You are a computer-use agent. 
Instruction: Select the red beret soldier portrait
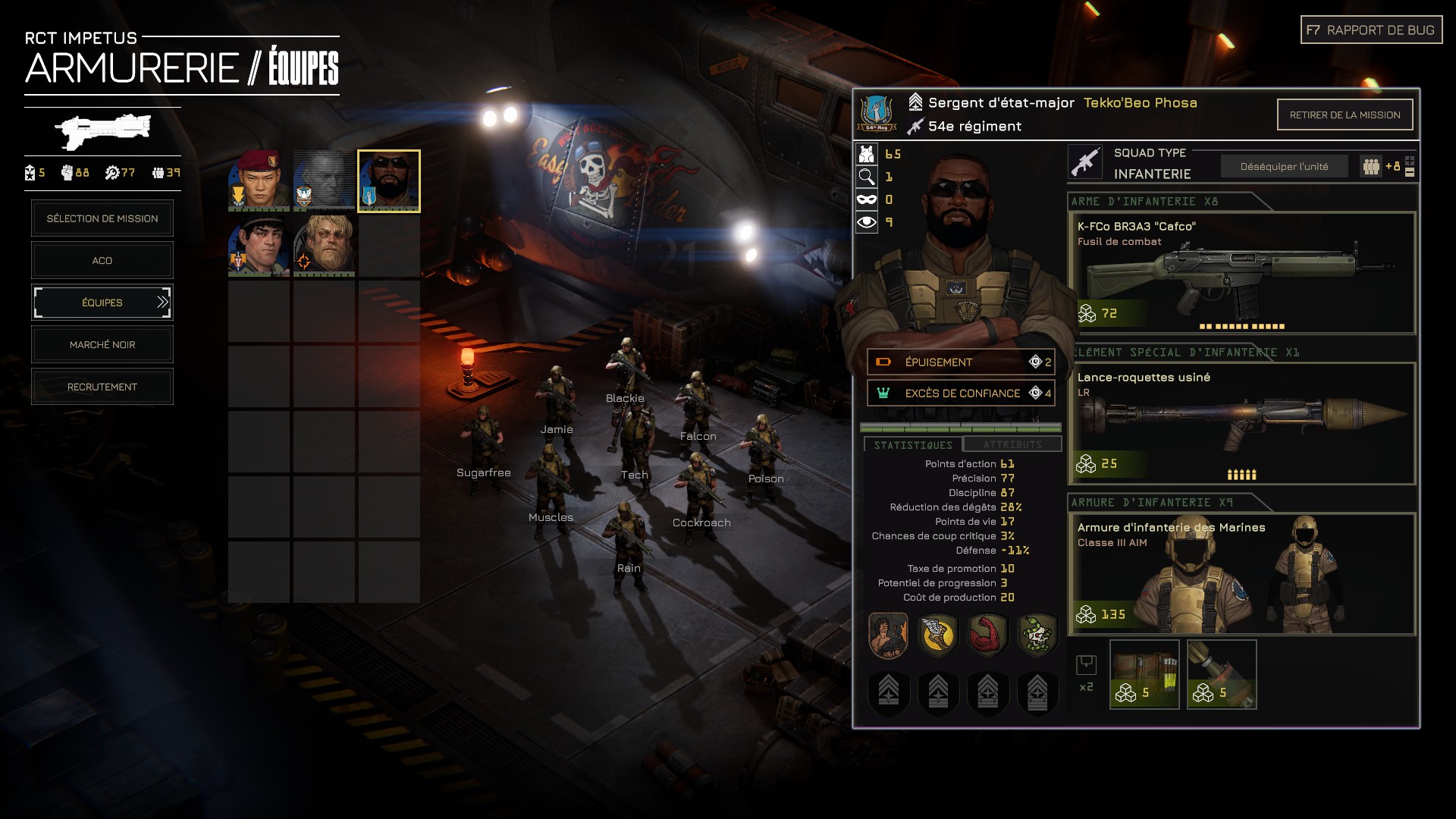click(x=259, y=180)
